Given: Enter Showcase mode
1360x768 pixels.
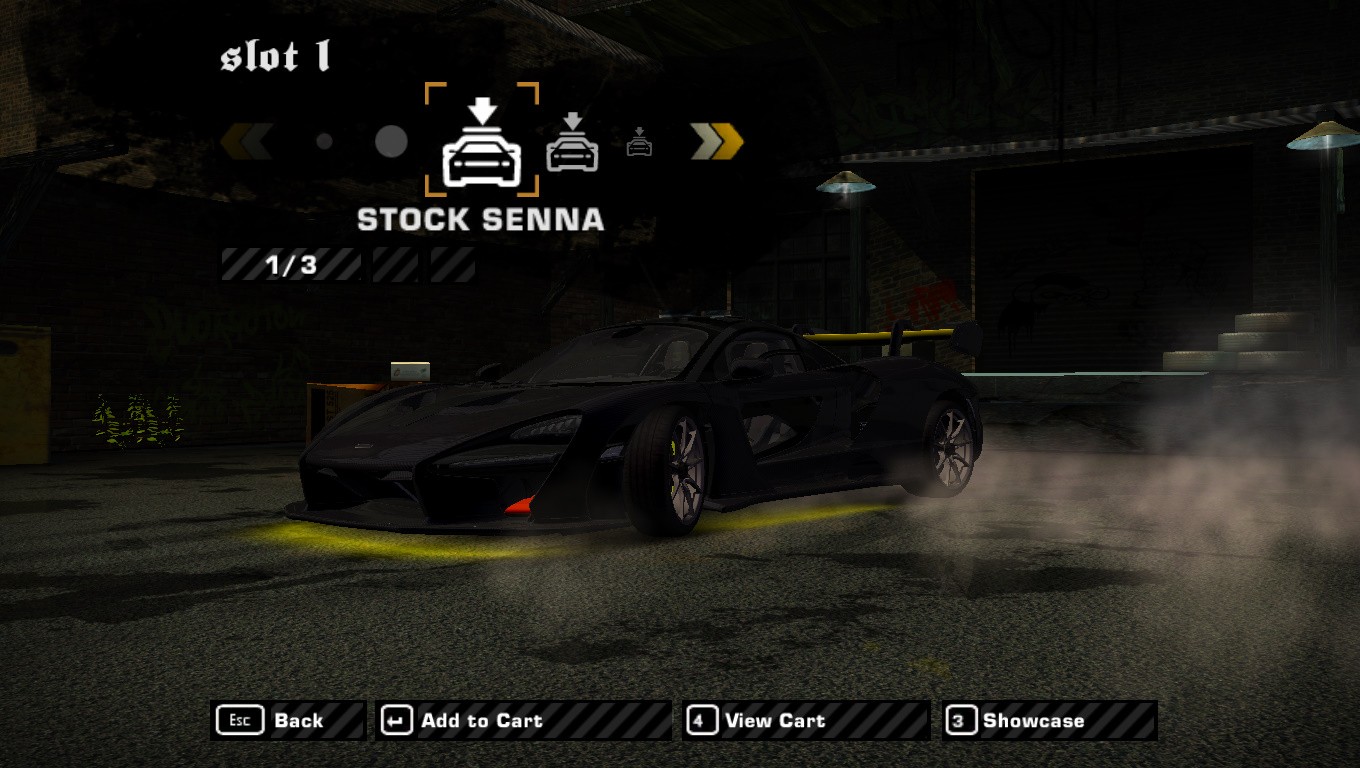Looking at the screenshot, I should pyautogui.click(x=1049, y=720).
